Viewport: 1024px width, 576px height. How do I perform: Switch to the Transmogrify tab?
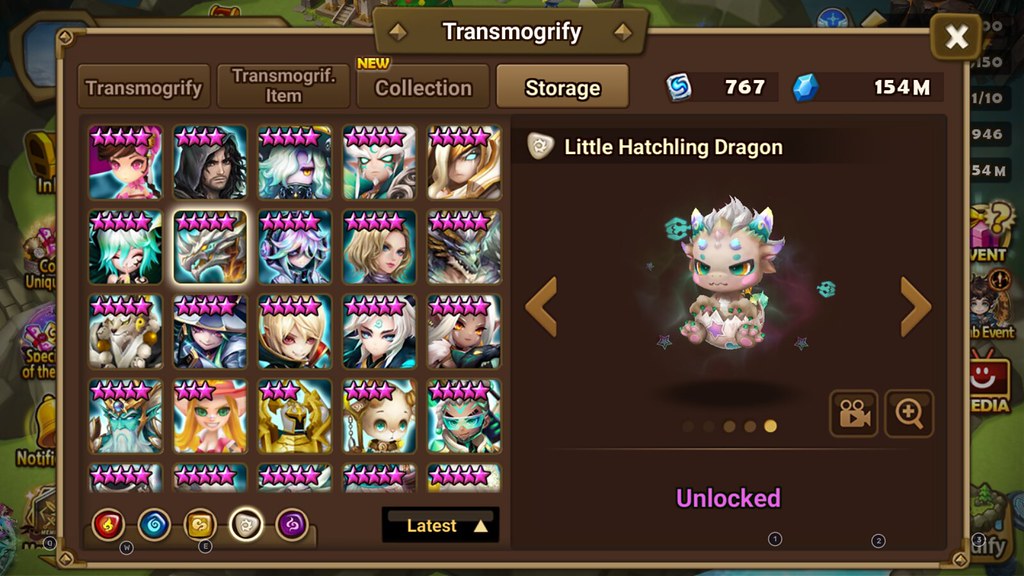click(146, 87)
